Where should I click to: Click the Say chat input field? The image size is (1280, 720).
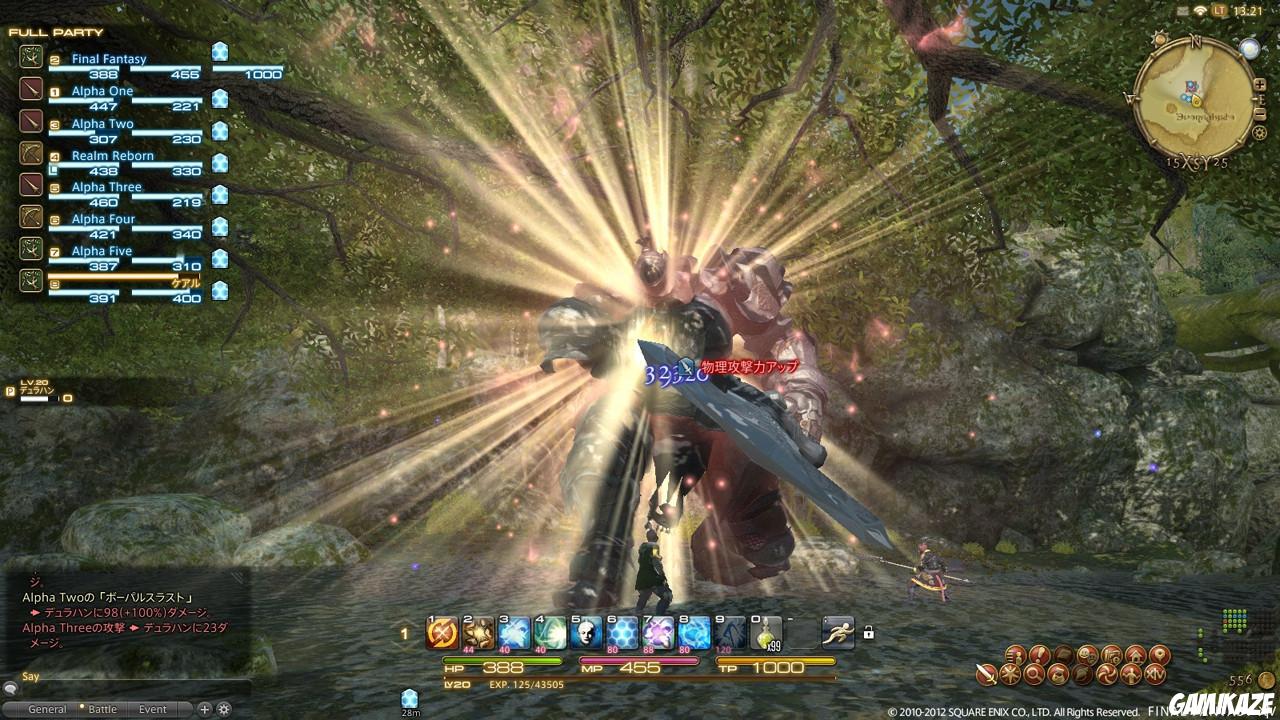click(130, 676)
